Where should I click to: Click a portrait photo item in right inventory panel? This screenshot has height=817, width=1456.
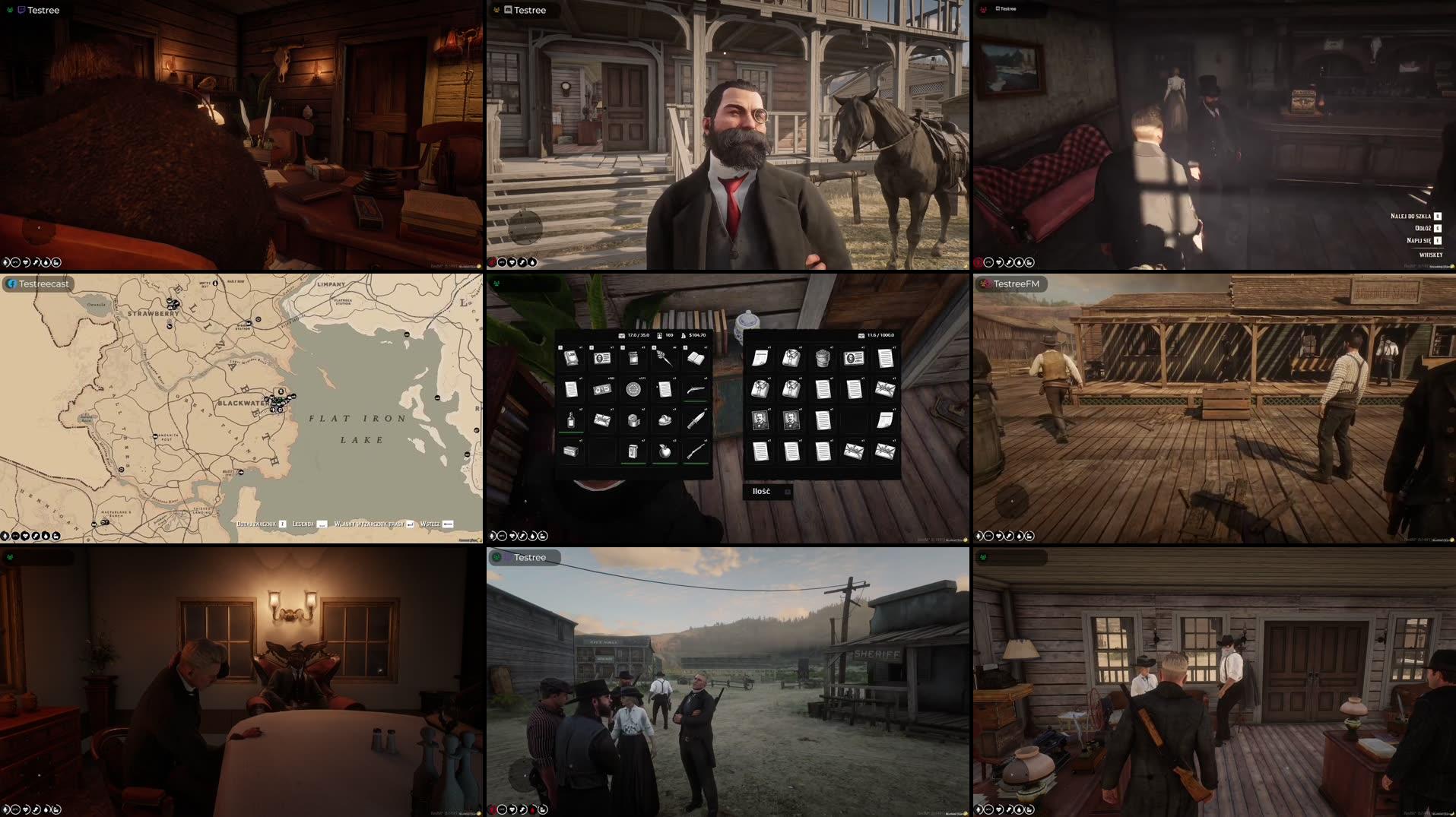tap(760, 420)
